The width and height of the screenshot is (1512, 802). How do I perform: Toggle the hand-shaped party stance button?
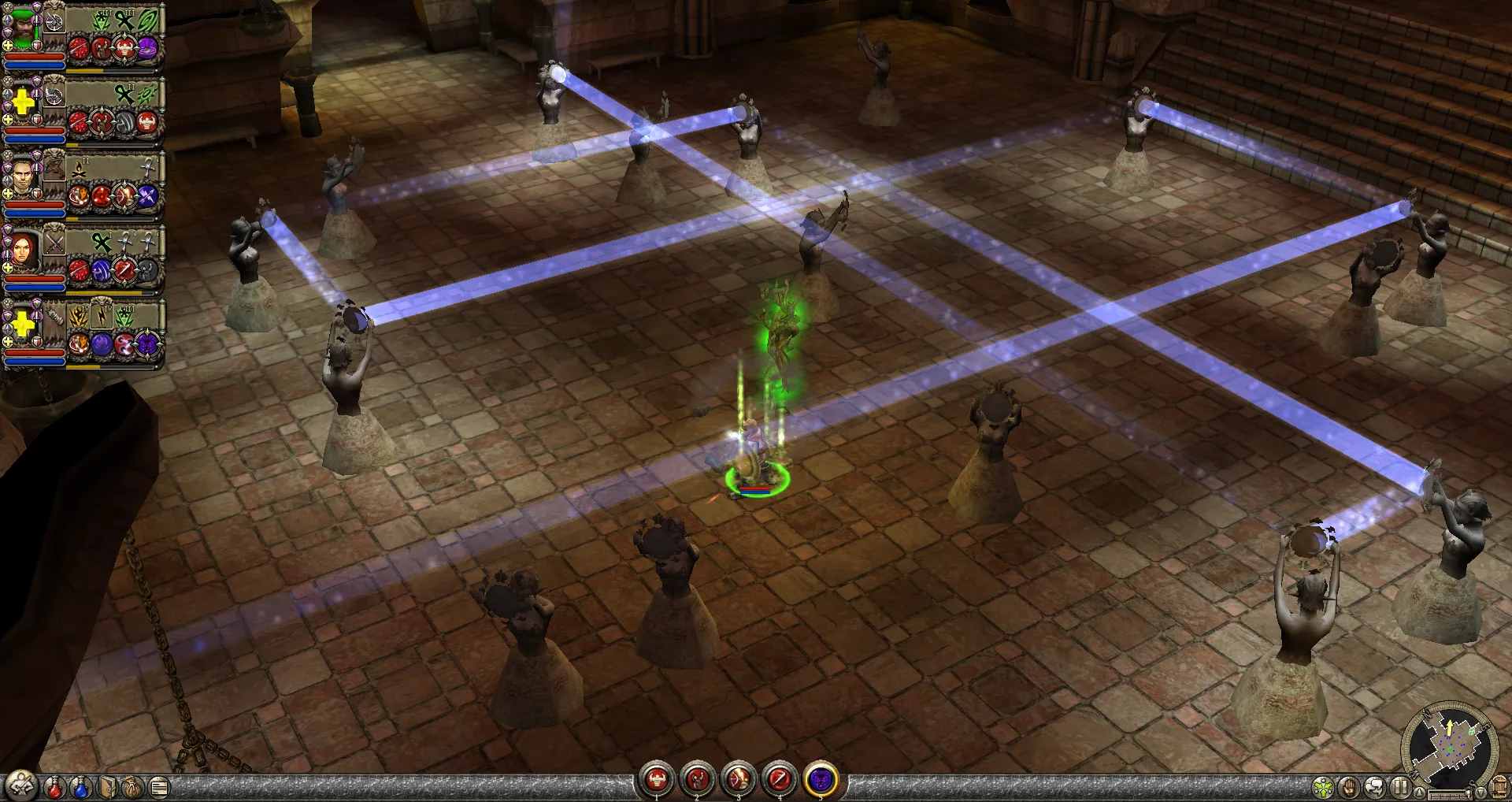point(1349,787)
